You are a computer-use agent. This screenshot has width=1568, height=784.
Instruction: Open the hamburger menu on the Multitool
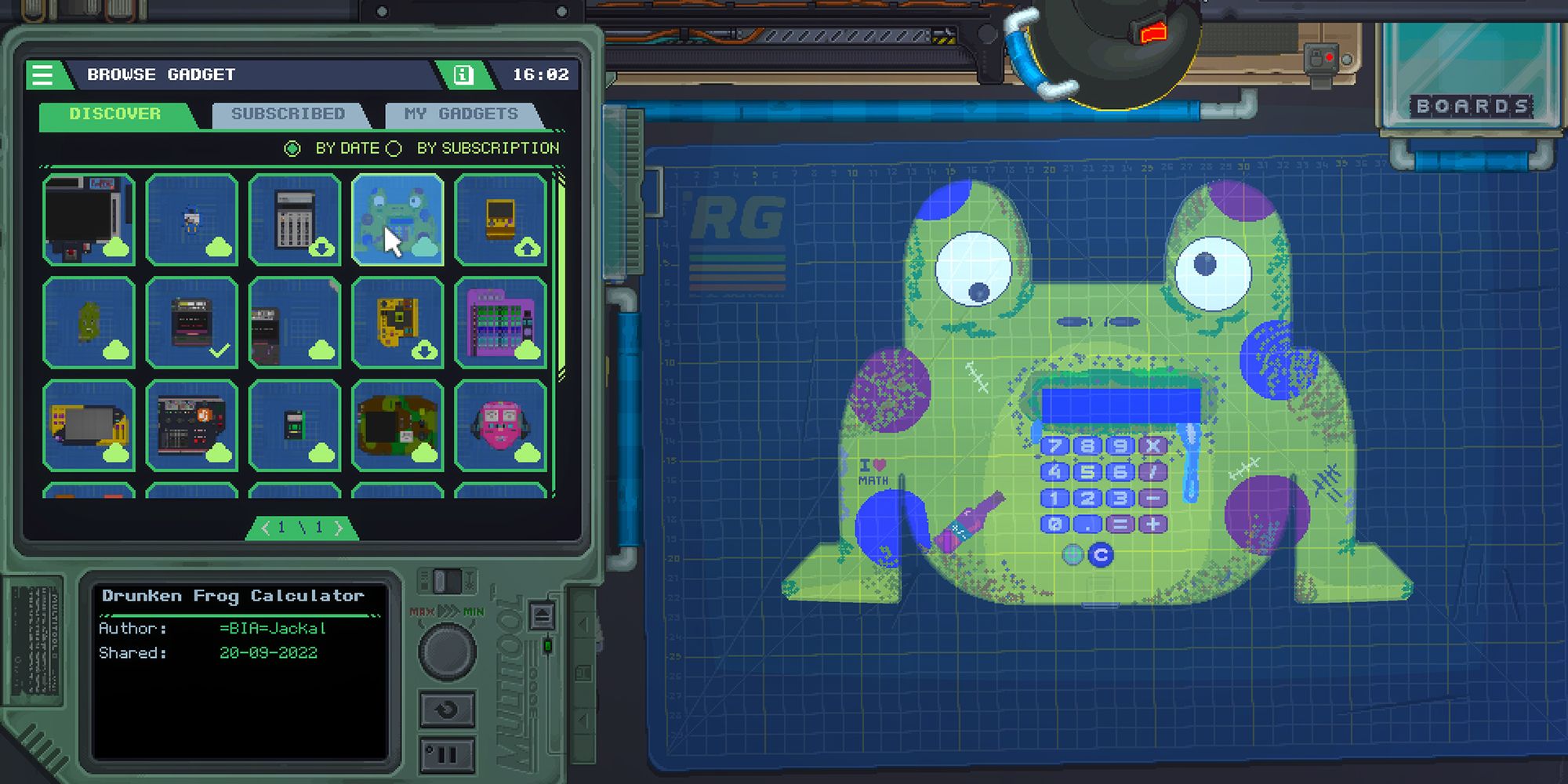coord(43,74)
